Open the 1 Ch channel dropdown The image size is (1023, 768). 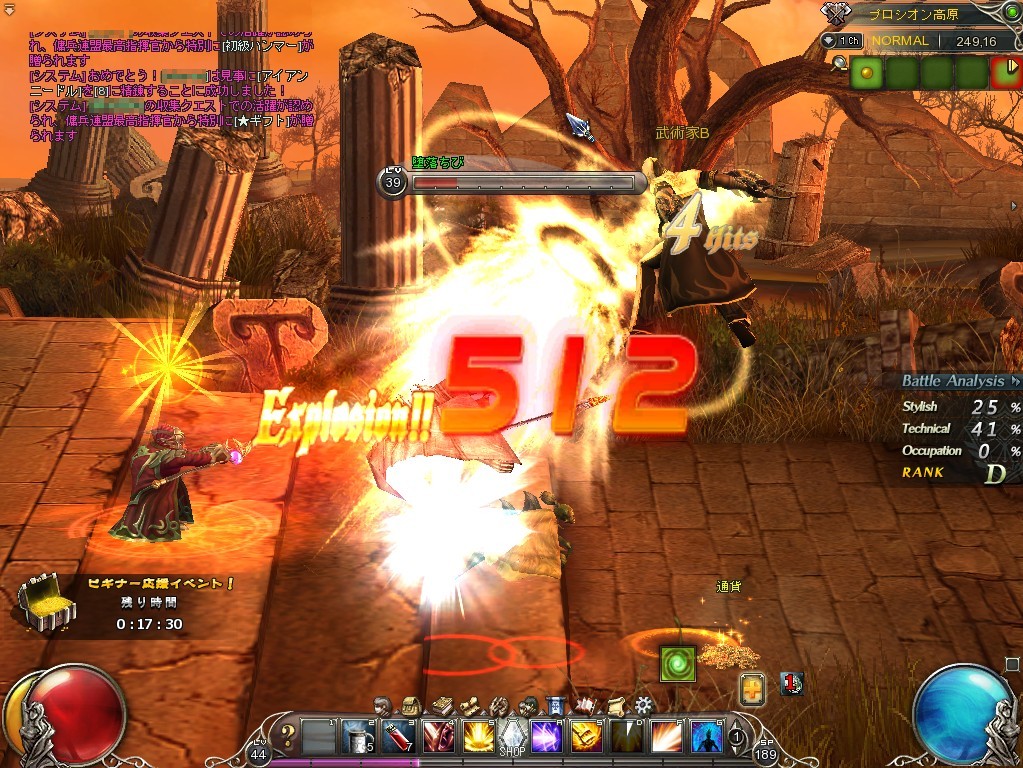click(x=841, y=41)
